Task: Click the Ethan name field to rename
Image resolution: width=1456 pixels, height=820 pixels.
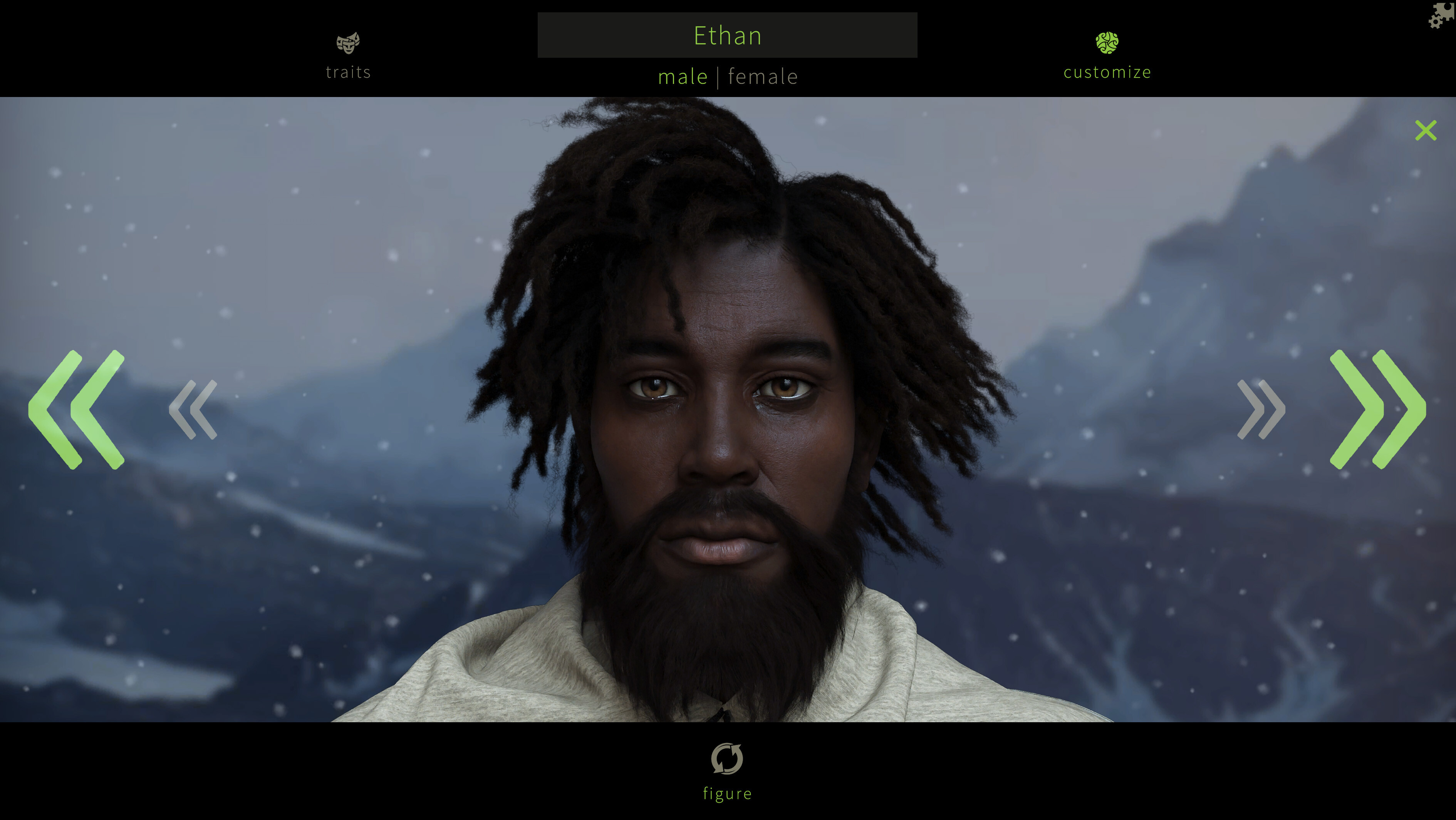Action: (x=728, y=35)
